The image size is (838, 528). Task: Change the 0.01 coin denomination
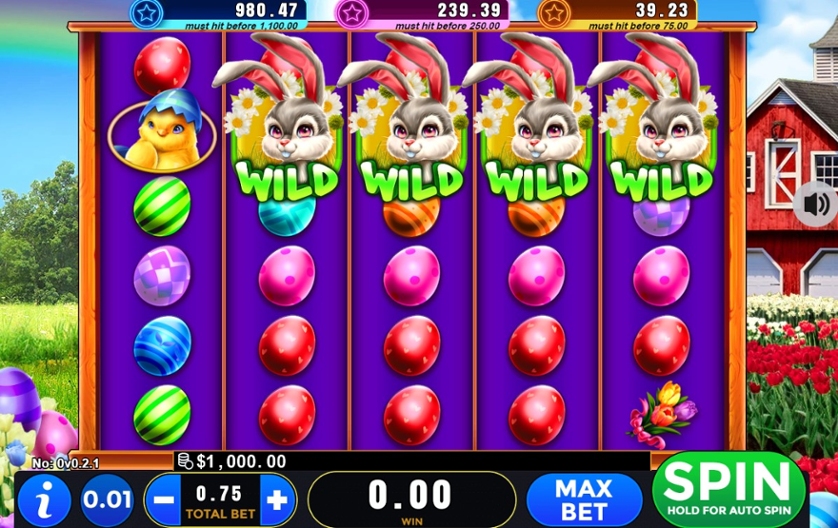tap(107, 497)
